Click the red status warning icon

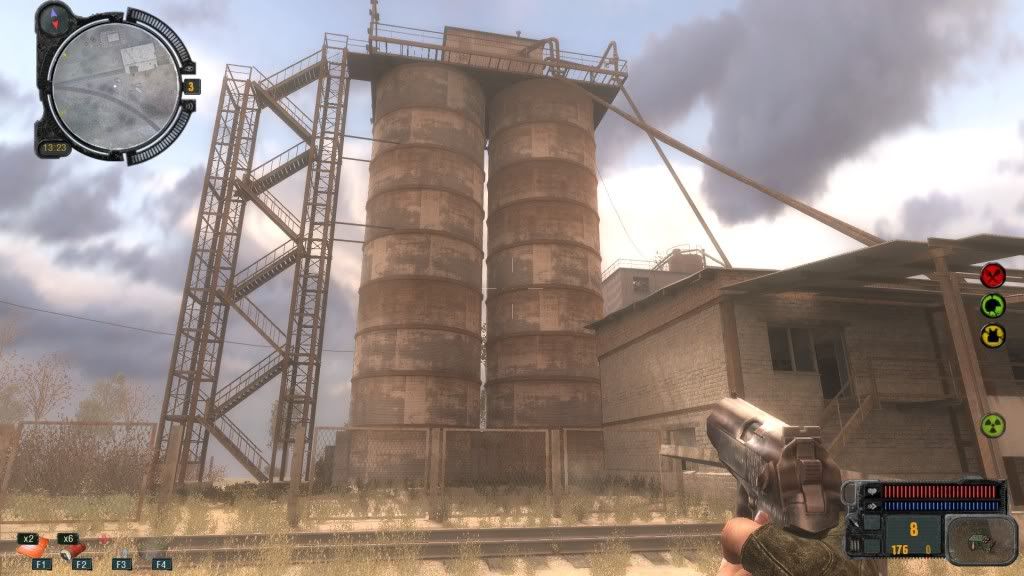pyautogui.click(x=993, y=275)
